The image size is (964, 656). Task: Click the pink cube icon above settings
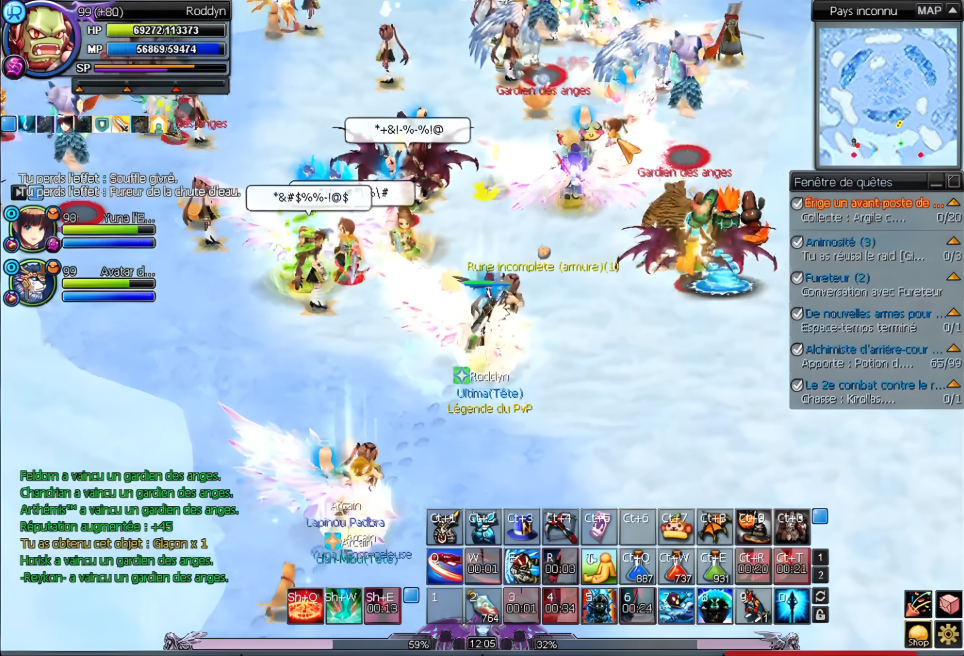click(948, 604)
